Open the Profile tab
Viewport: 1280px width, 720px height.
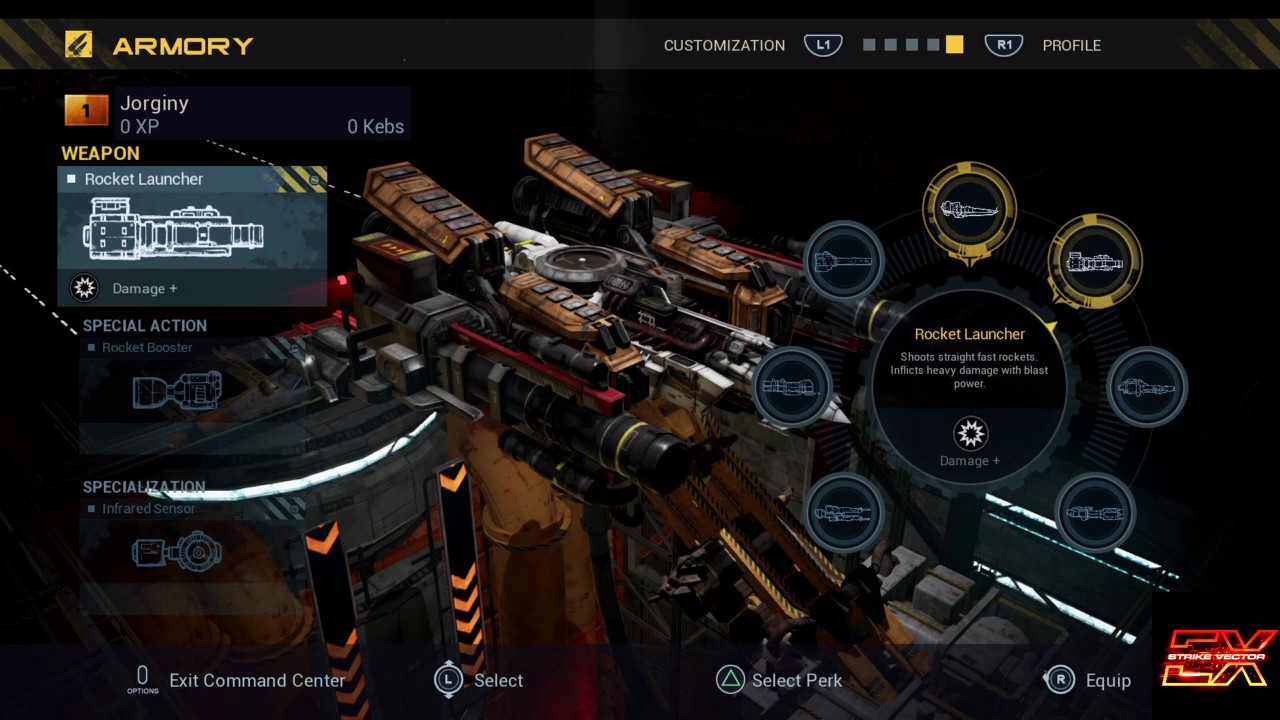click(x=1071, y=45)
